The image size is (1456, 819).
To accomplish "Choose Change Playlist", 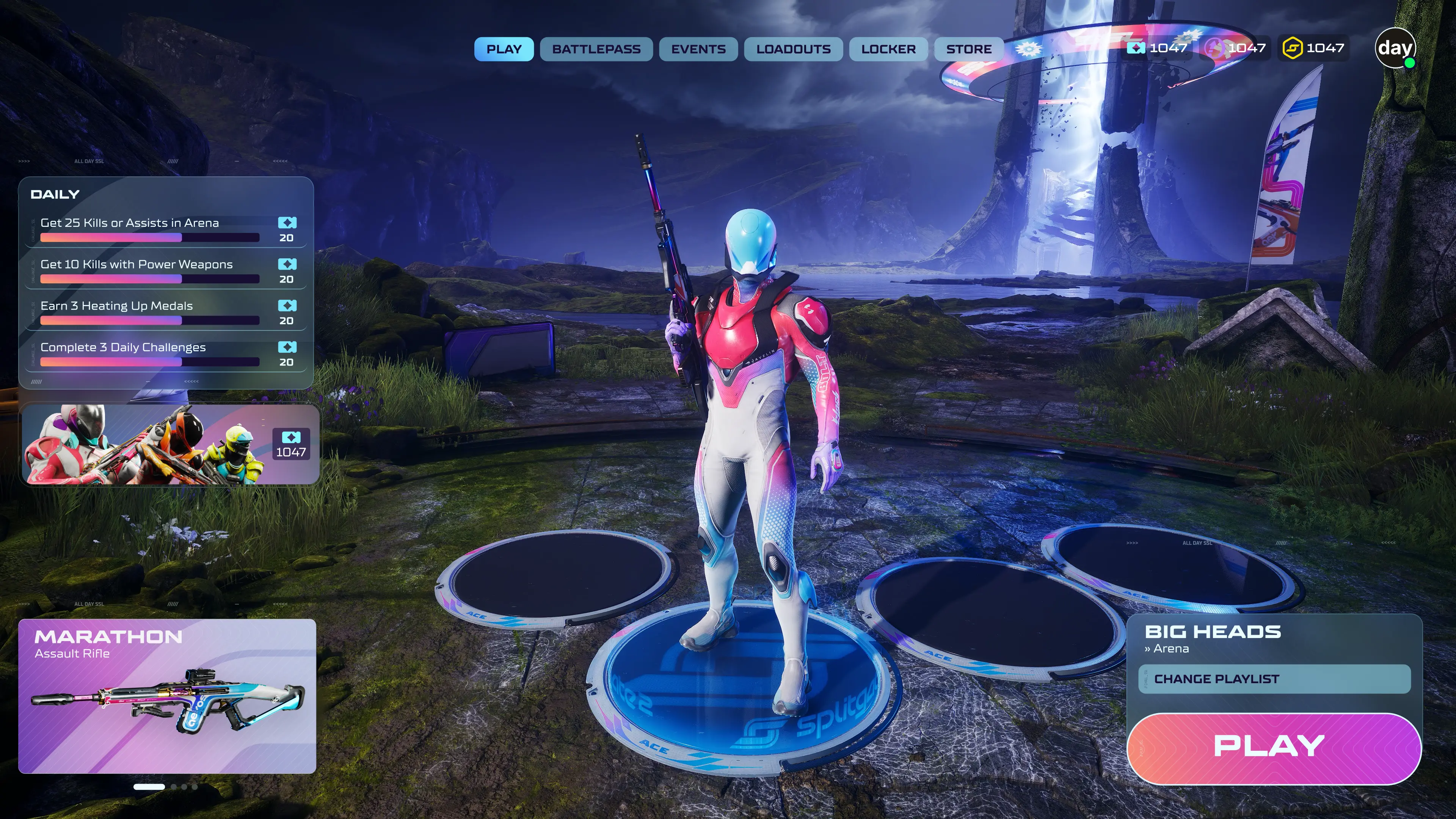I will (1274, 679).
